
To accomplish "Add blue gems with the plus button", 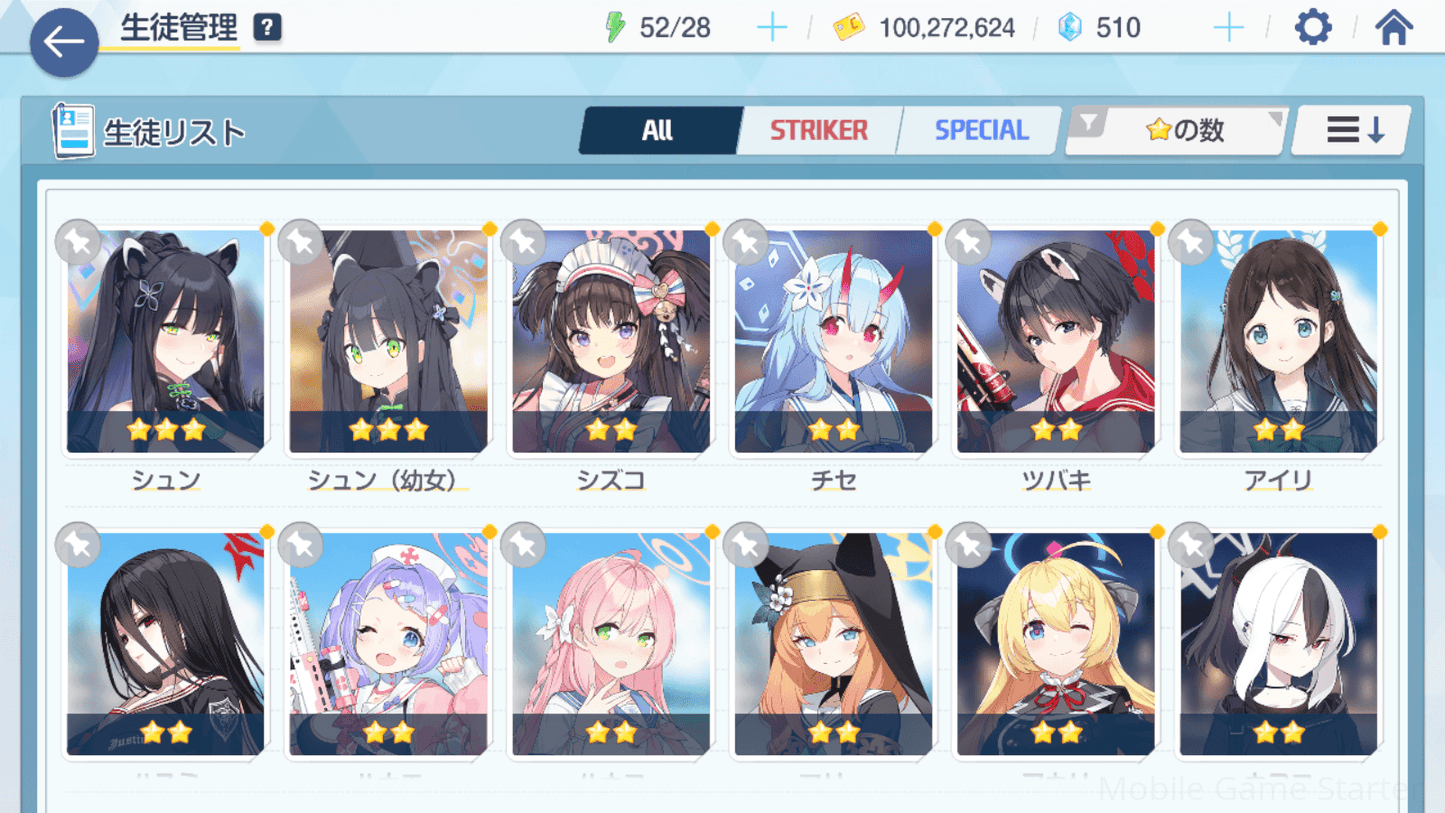I will (1228, 28).
